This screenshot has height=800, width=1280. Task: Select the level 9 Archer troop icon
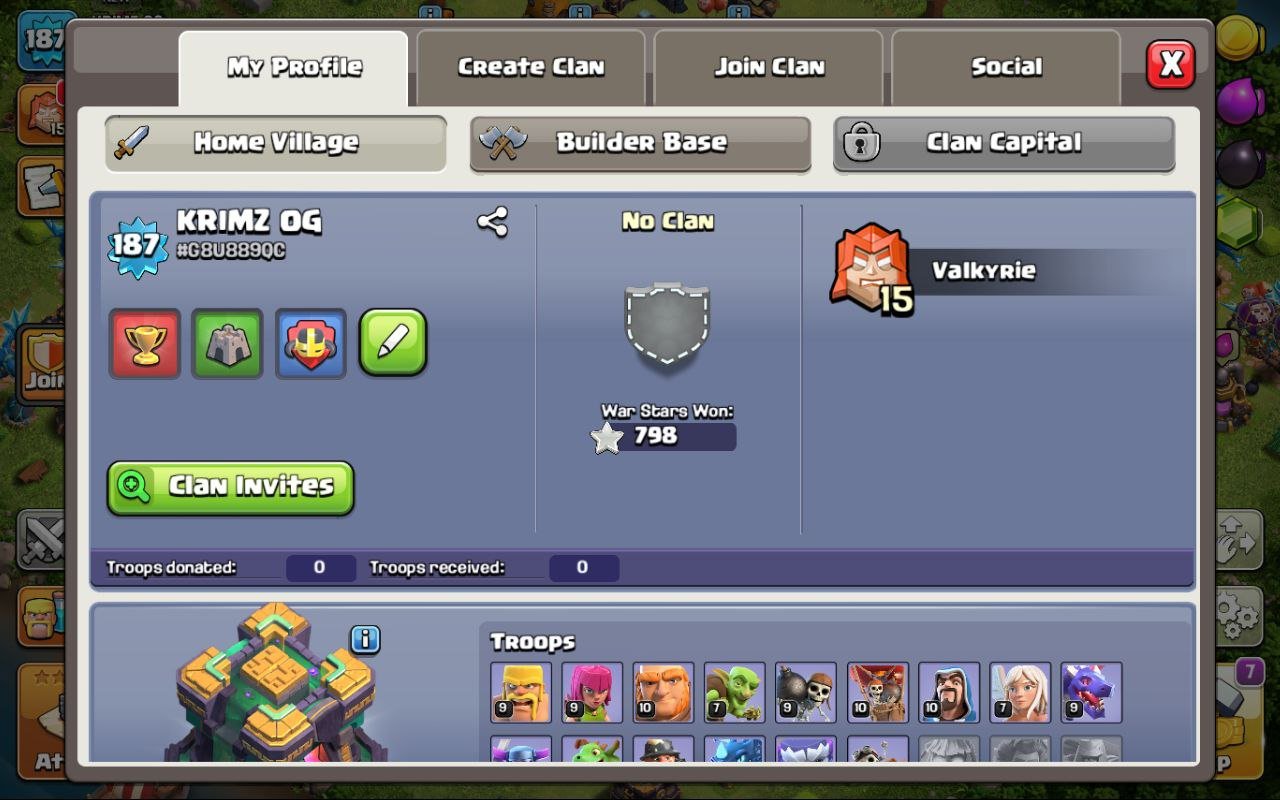click(x=592, y=692)
